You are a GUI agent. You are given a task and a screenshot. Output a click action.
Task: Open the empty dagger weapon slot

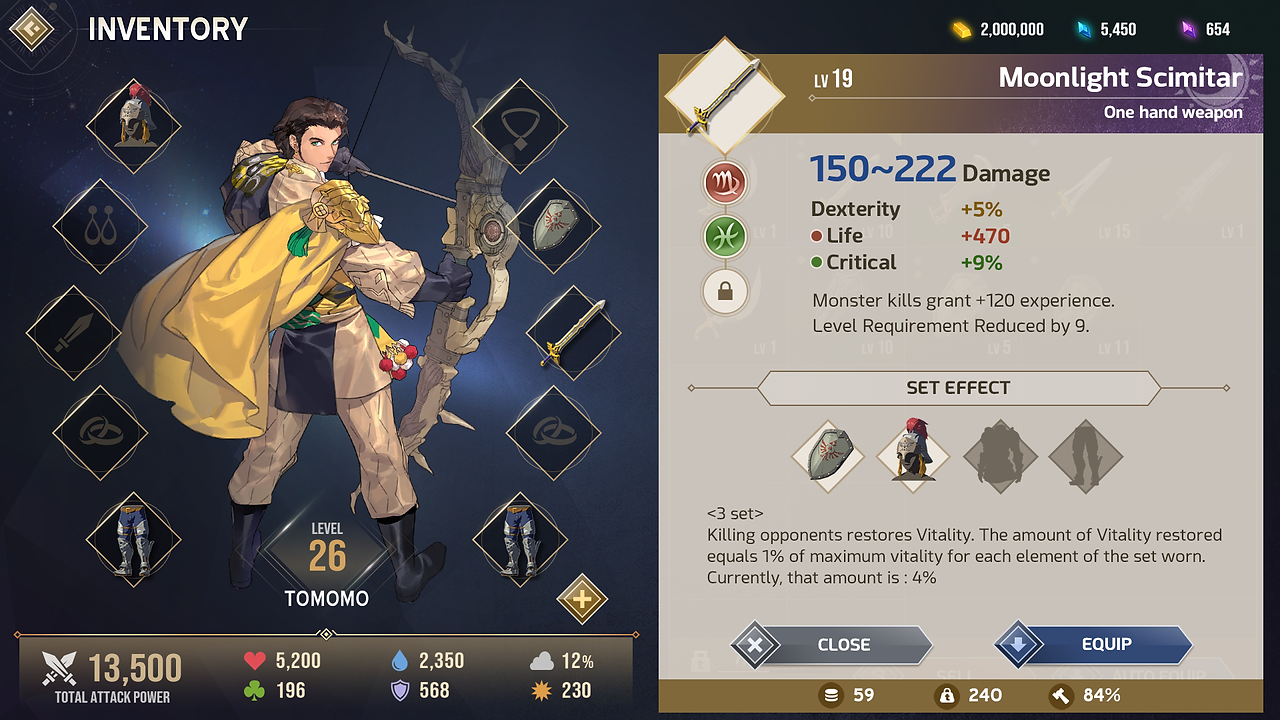click(x=73, y=332)
